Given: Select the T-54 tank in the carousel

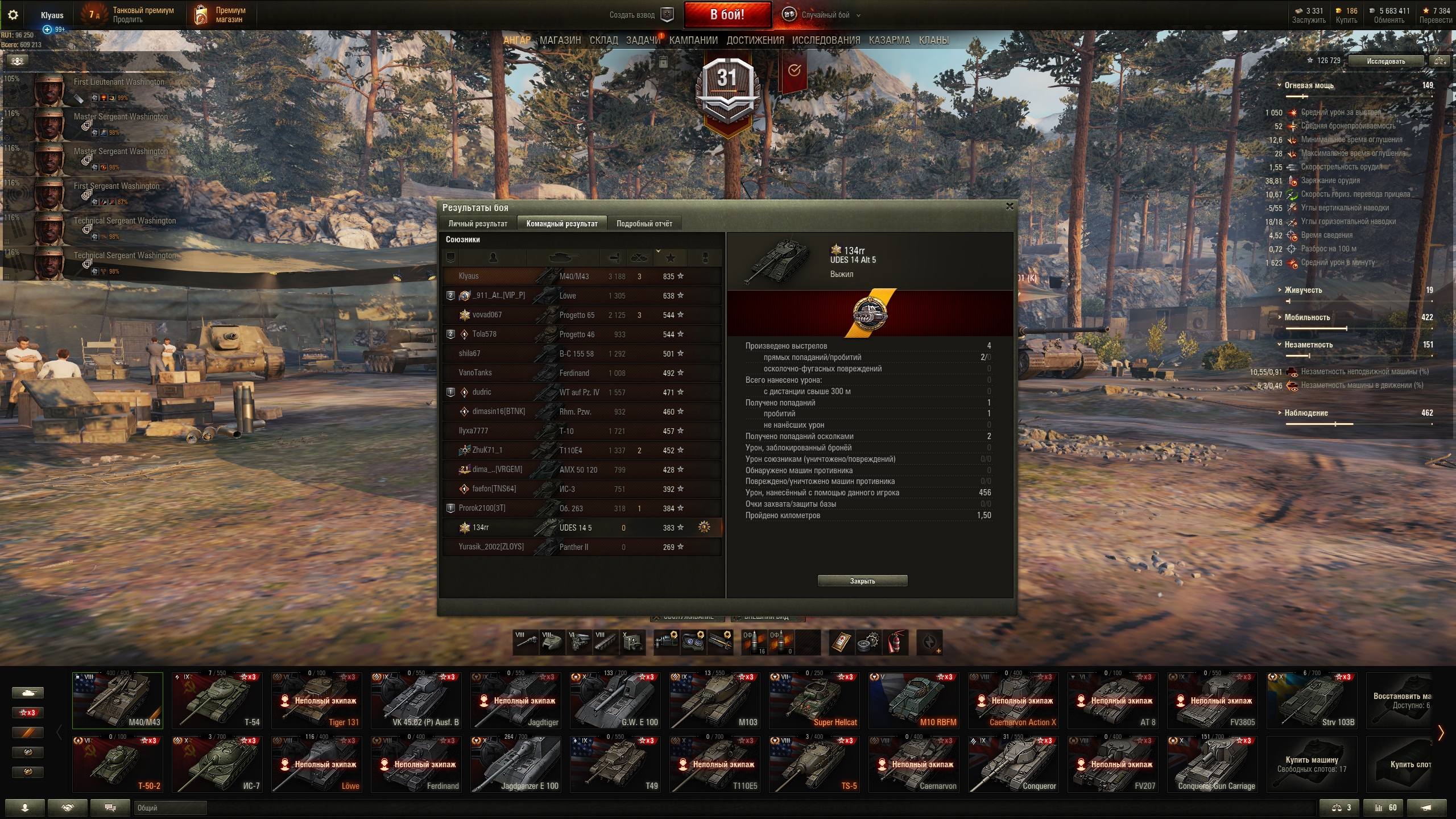Looking at the screenshot, I should [x=217, y=700].
